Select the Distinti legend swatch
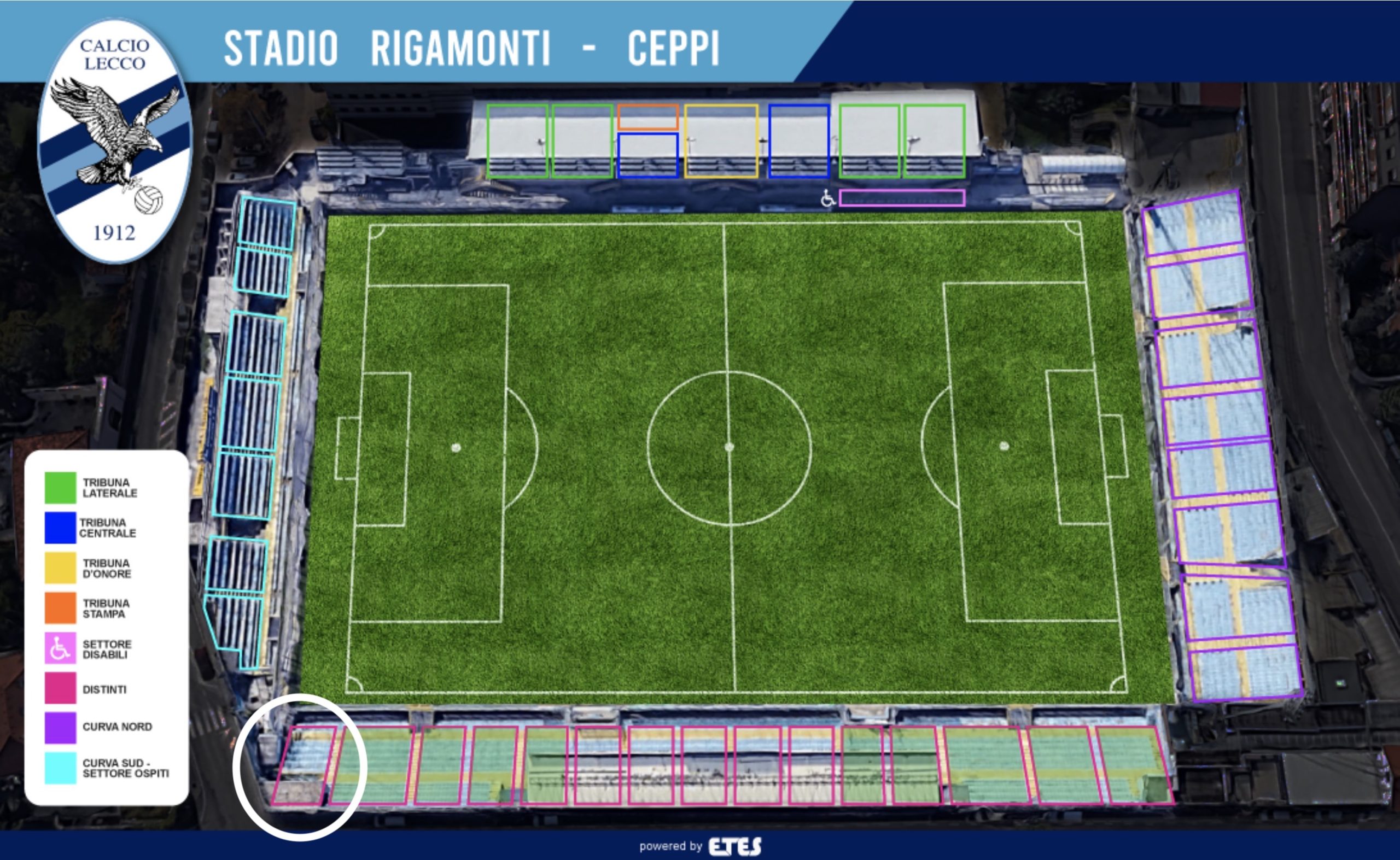1400x860 pixels. 60,688
